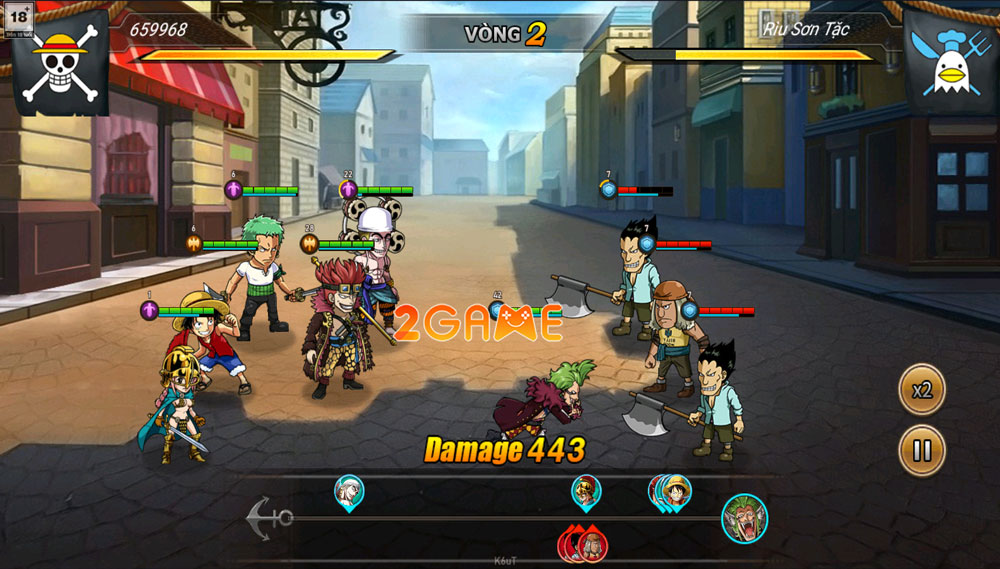The width and height of the screenshot is (1000, 569).
Task: Click the gold-helmet character turn marker
Action: click(586, 491)
